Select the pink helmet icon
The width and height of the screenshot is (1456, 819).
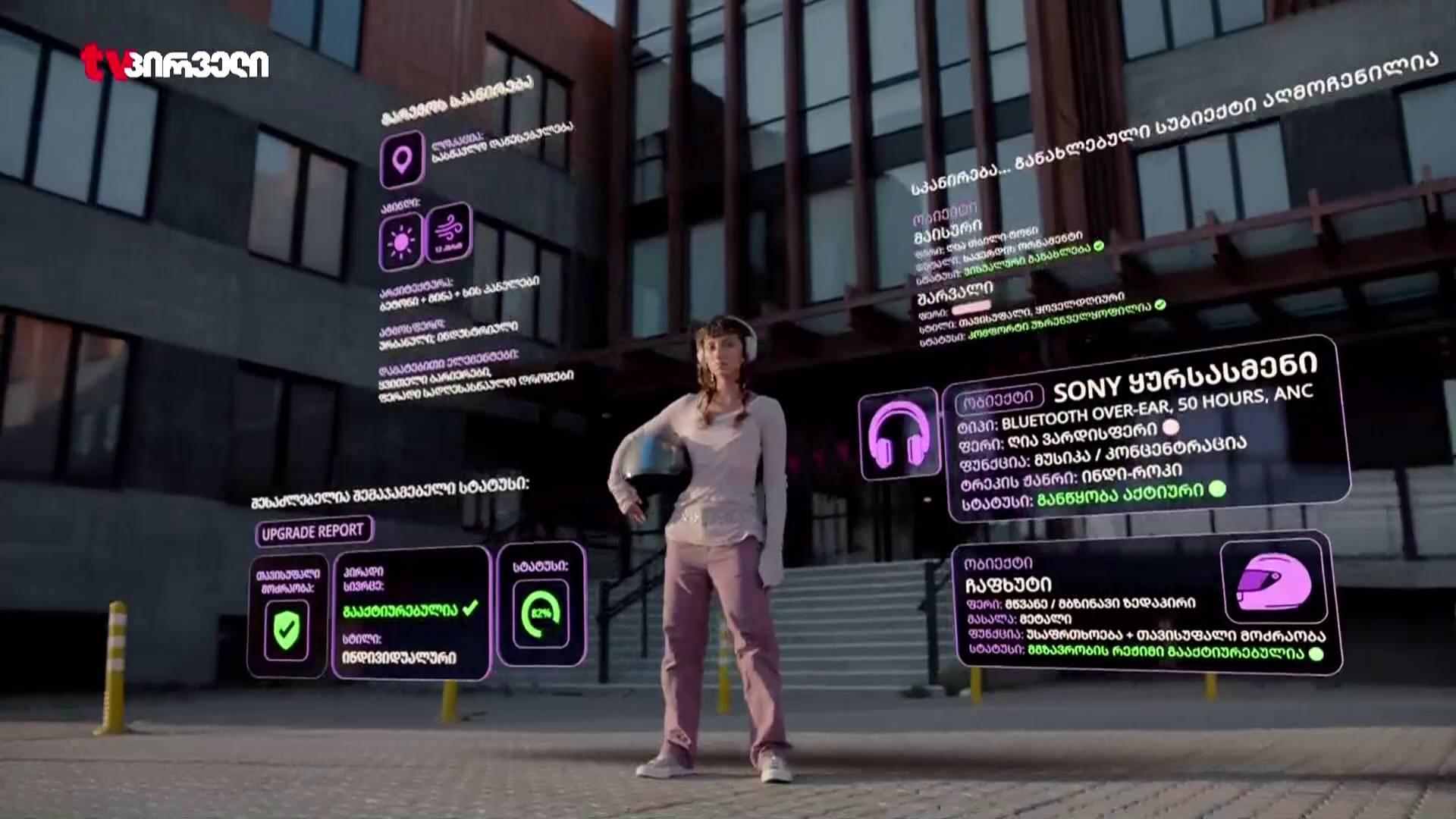1273,581
